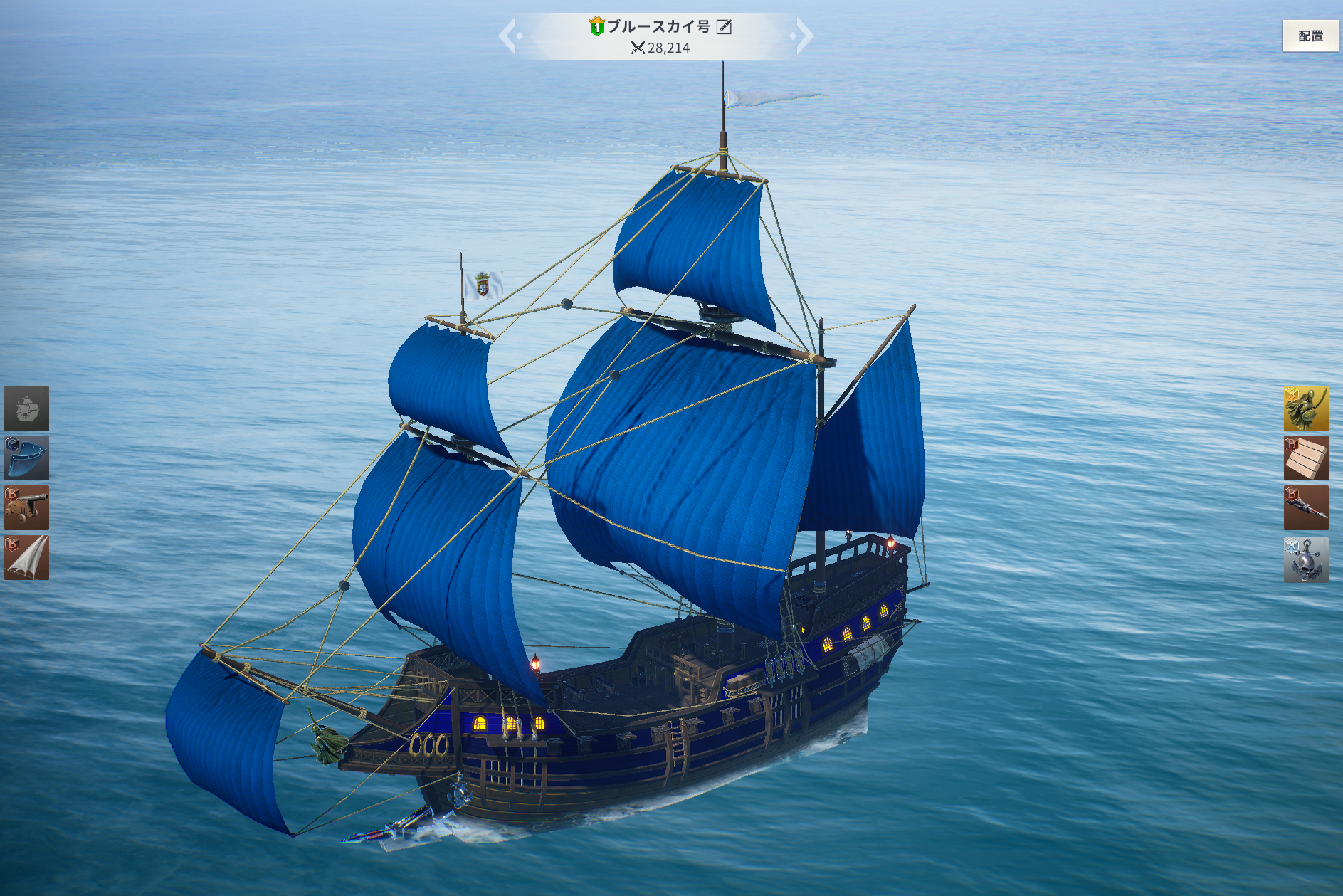Switch to the previous ship with left arrow
This screenshot has height=896, width=1343.
507,36
